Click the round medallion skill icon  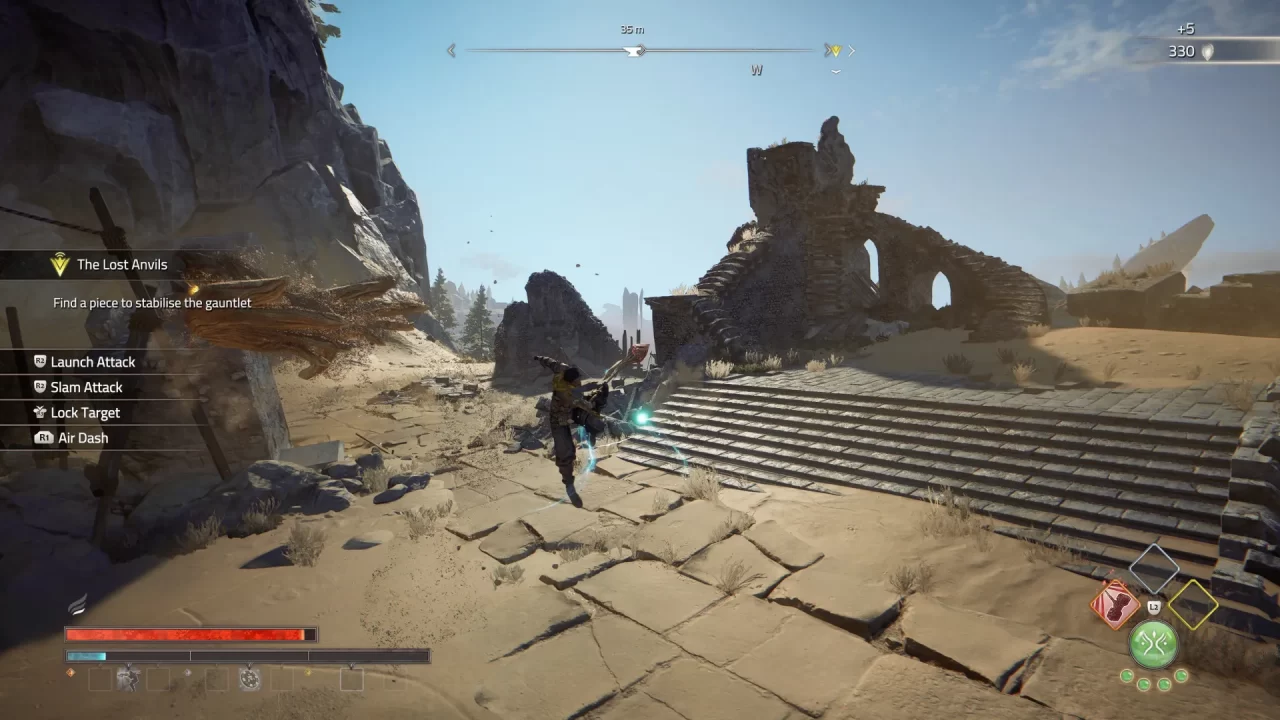249,679
